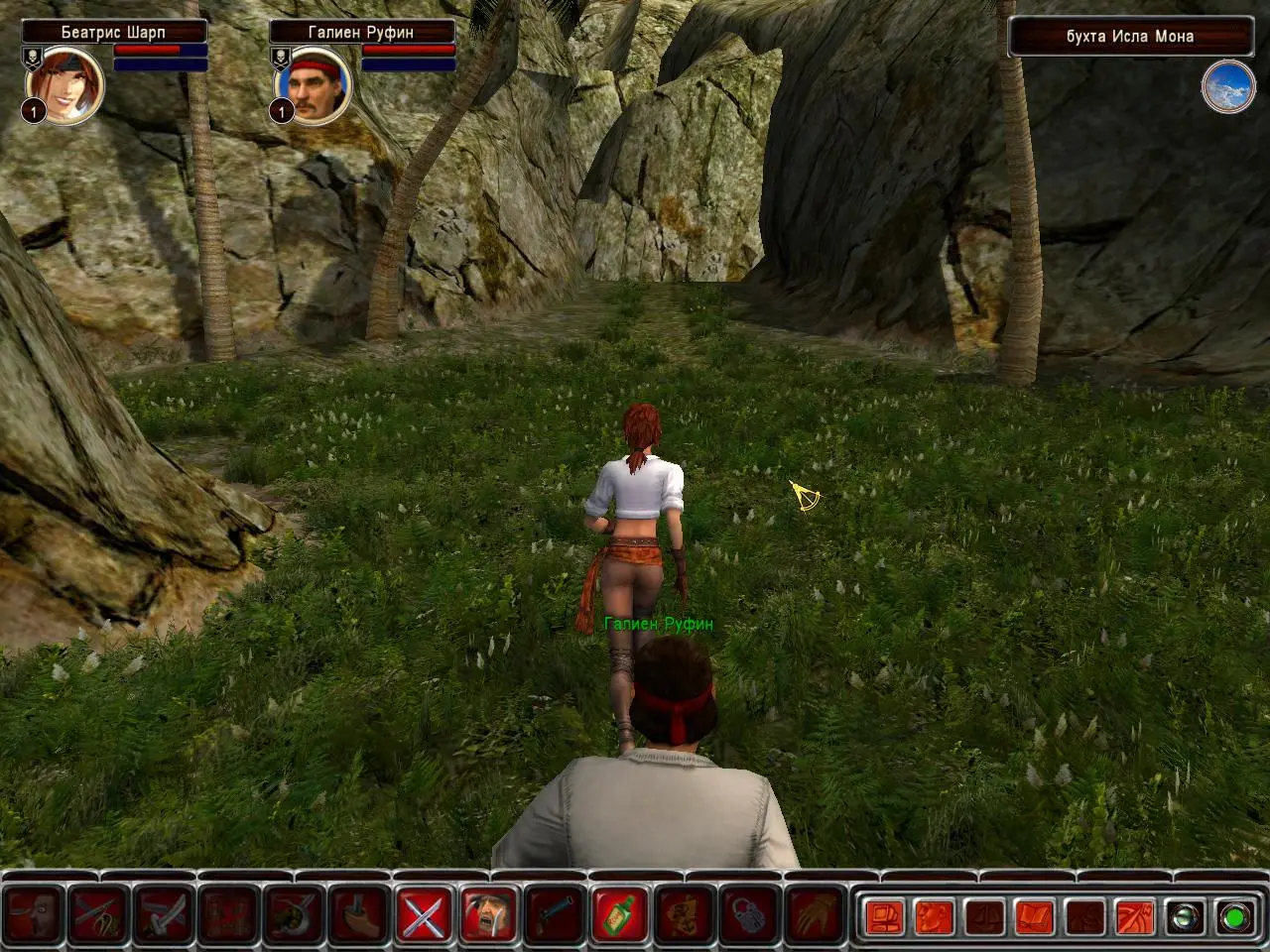Toggle the green round indicator button

(1235, 916)
